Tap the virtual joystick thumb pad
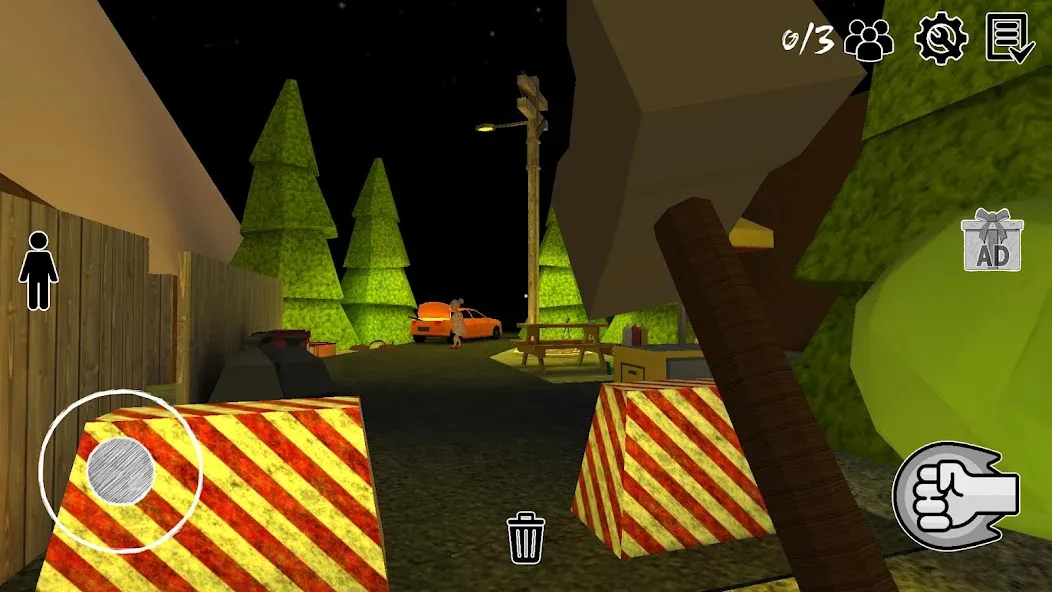The height and width of the screenshot is (592, 1052). 120,470
